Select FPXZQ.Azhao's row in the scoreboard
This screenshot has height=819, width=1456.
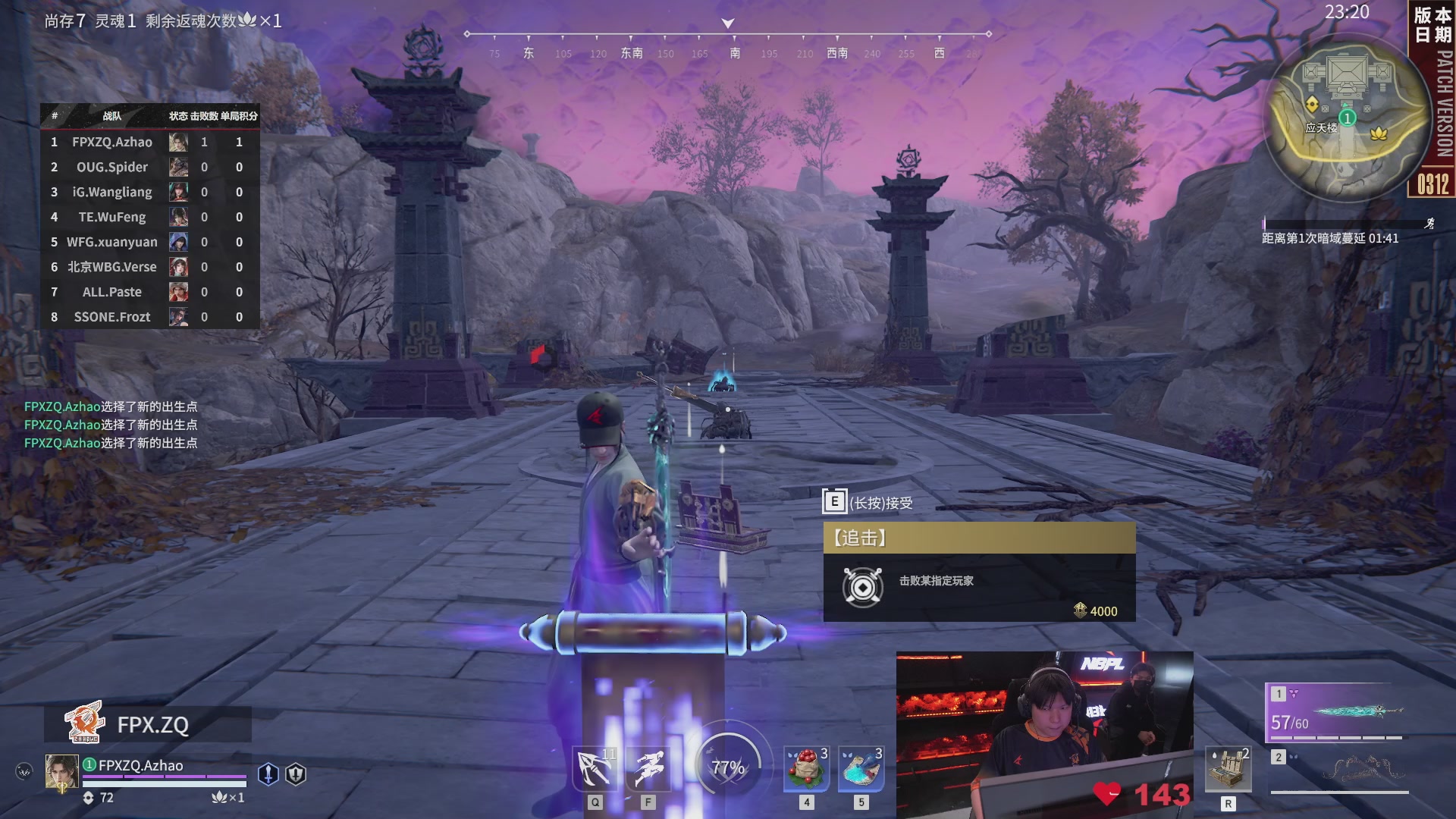pos(150,142)
